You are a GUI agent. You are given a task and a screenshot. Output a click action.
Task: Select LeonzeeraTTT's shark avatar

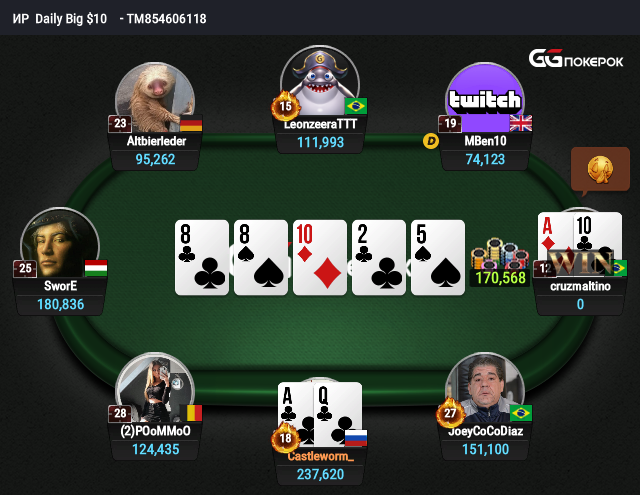click(320, 84)
